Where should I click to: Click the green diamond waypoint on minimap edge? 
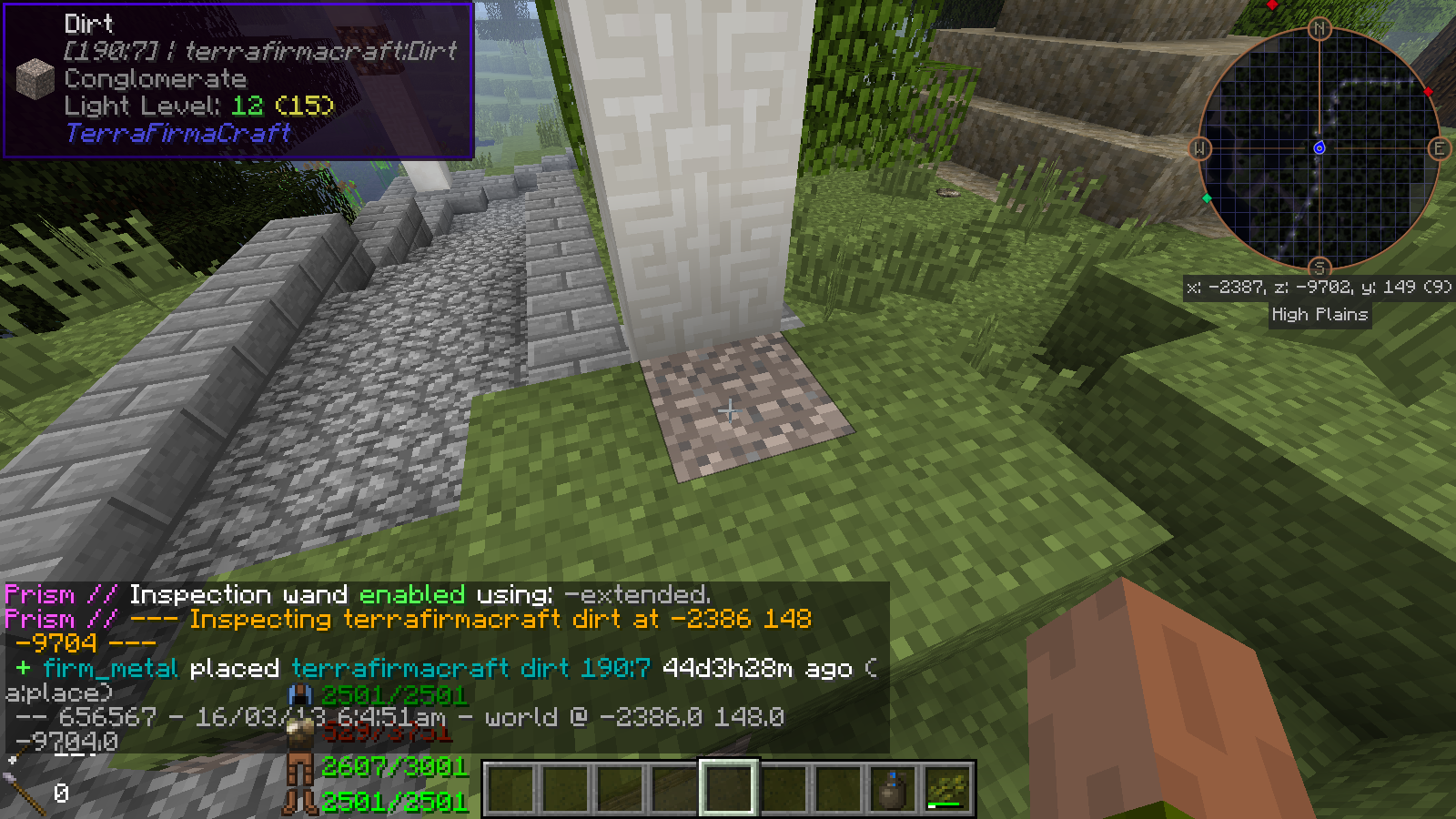click(1207, 197)
